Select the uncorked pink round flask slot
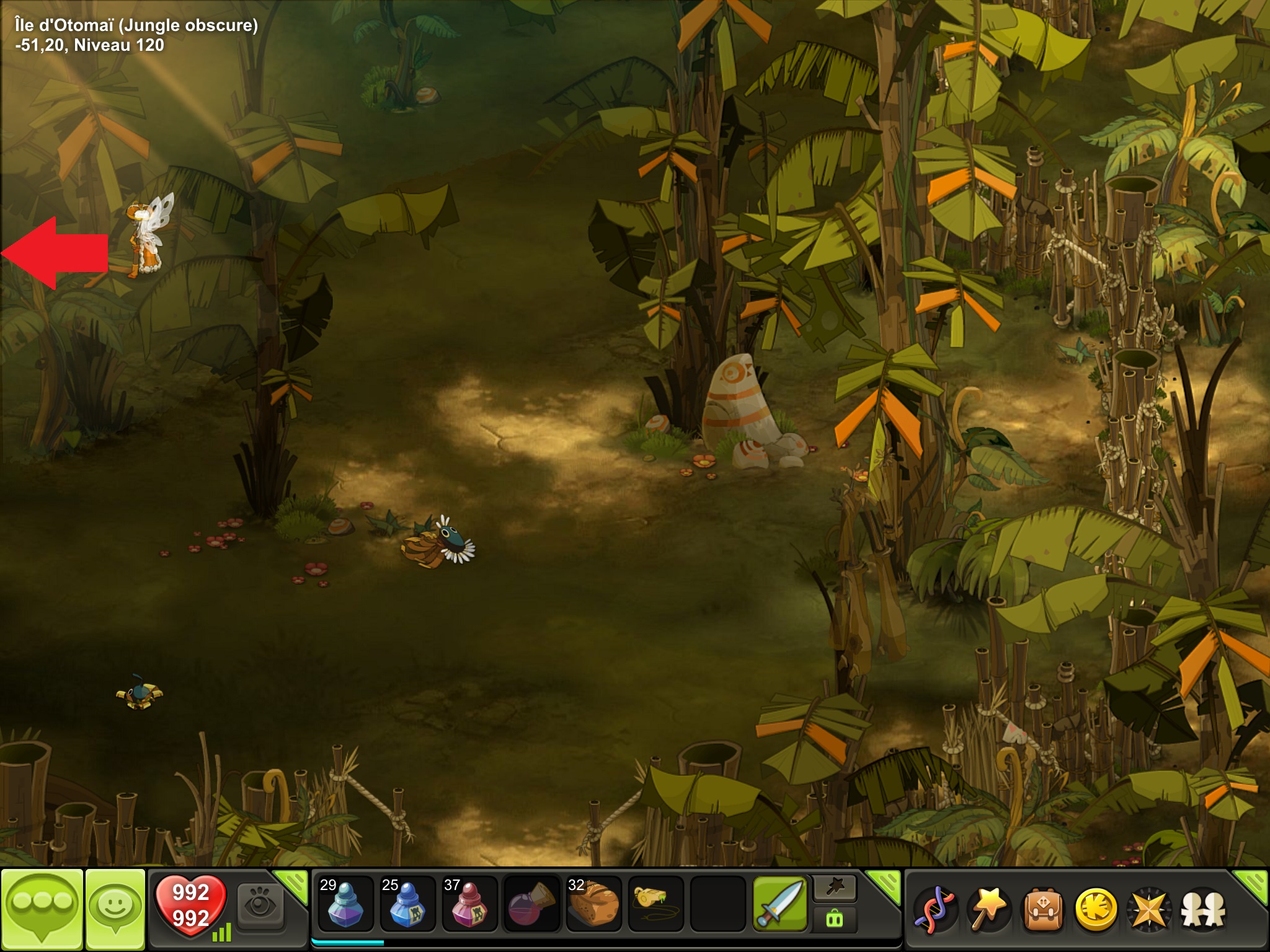Image resolution: width=1270 pixels, height=952 pixels. pos(531,904)
